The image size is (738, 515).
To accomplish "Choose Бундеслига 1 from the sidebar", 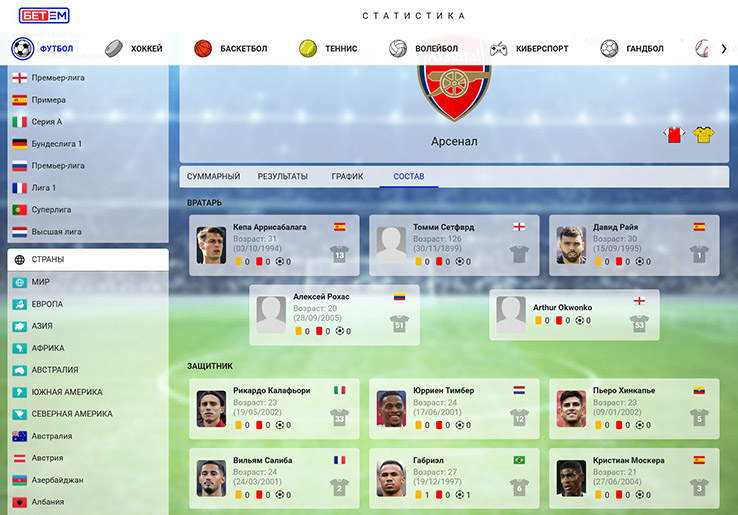I will [56, 144].
